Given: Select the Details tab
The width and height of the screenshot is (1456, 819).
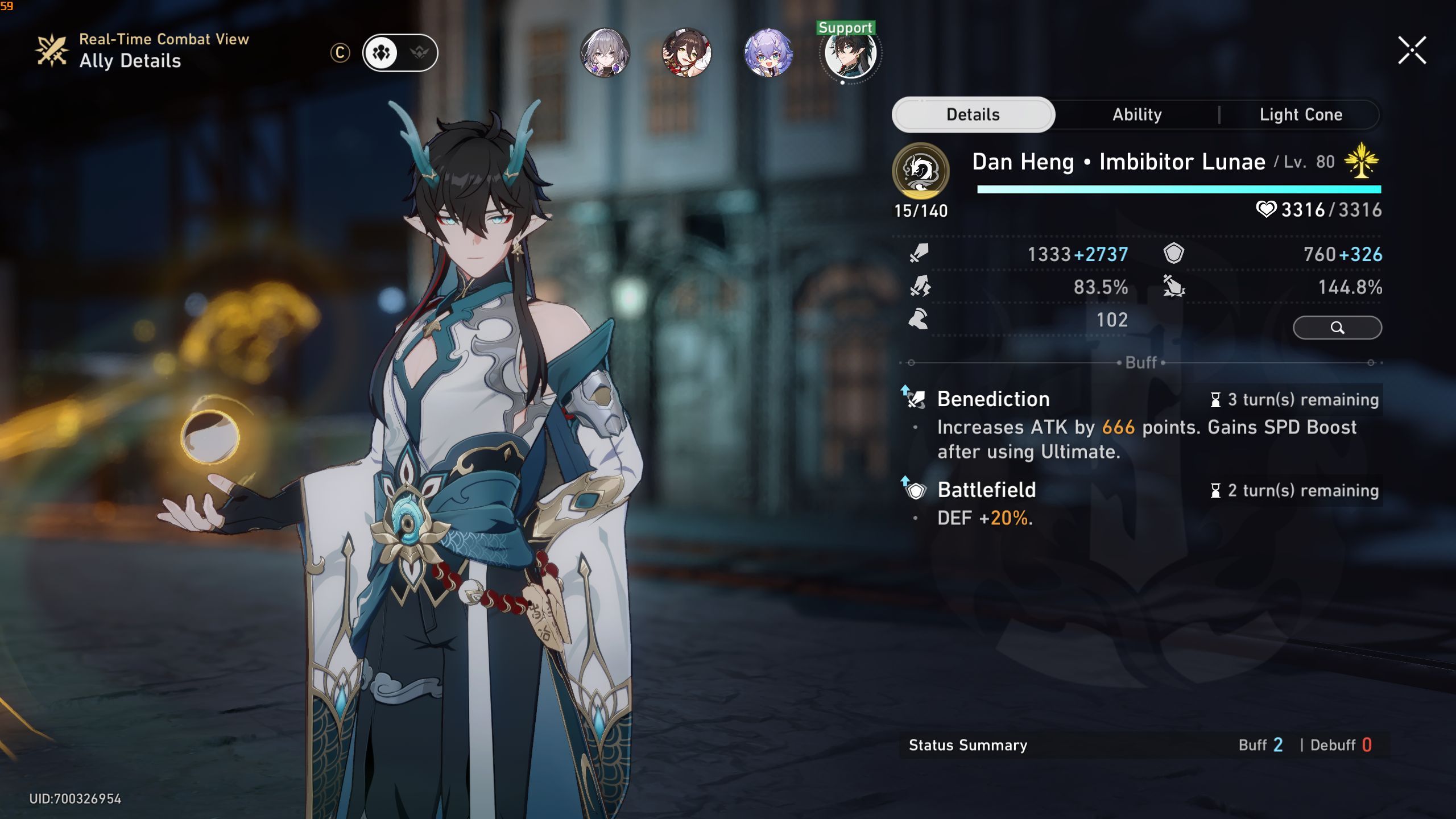Looking at the screenshot, I should 973,115.
